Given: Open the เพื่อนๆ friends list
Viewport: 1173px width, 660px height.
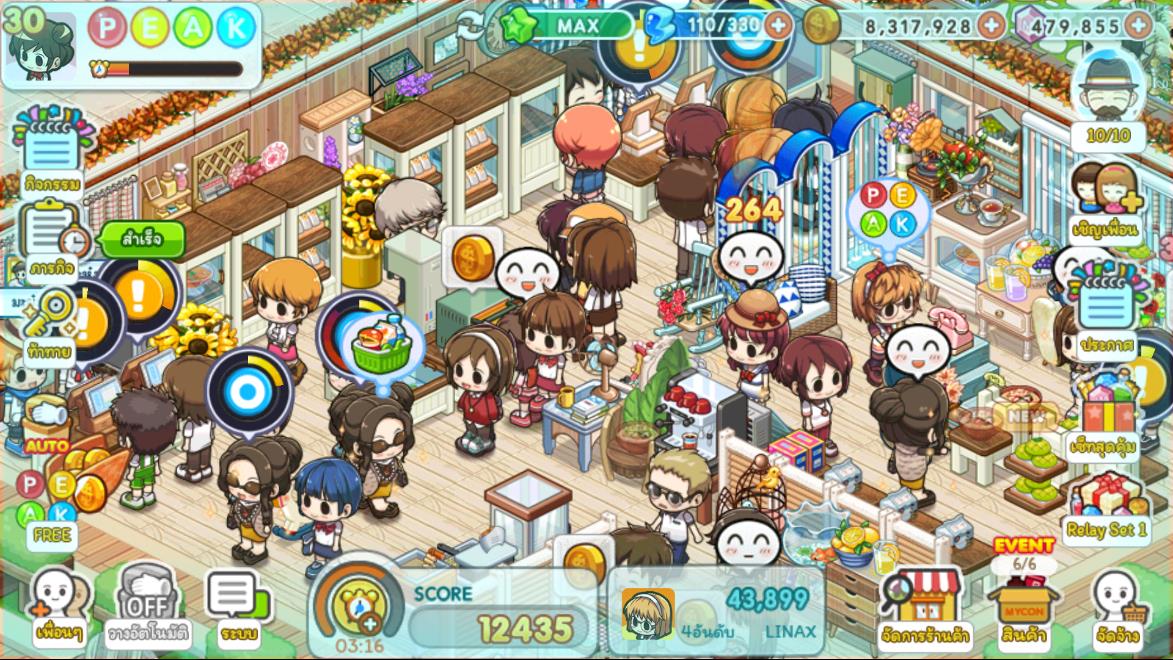Looking at the screenshot, I should [x=57, y=605].
